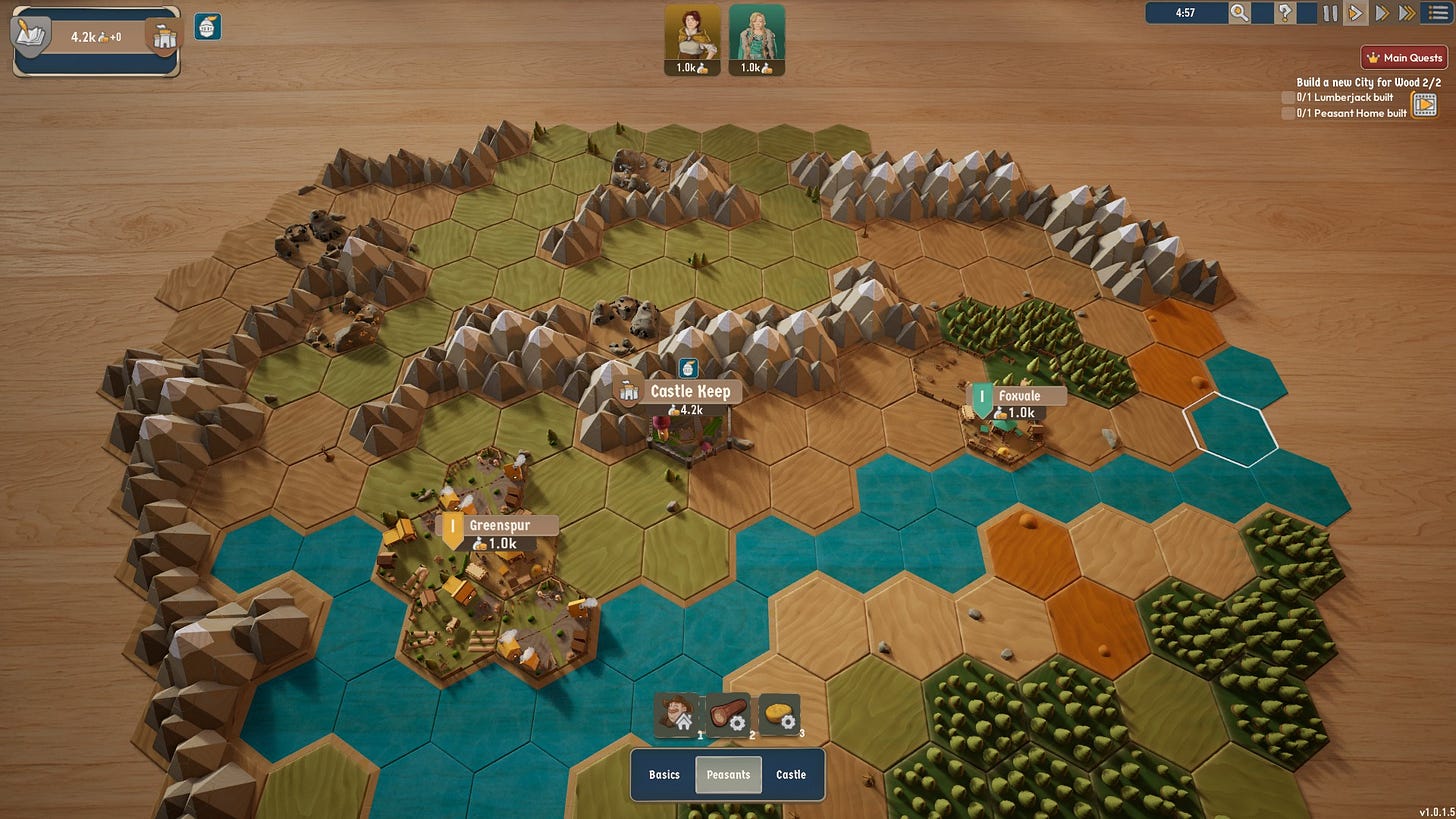The height and width of the screenshot is (819, 1456).
Task: Pause the game
Action: 1330,13
